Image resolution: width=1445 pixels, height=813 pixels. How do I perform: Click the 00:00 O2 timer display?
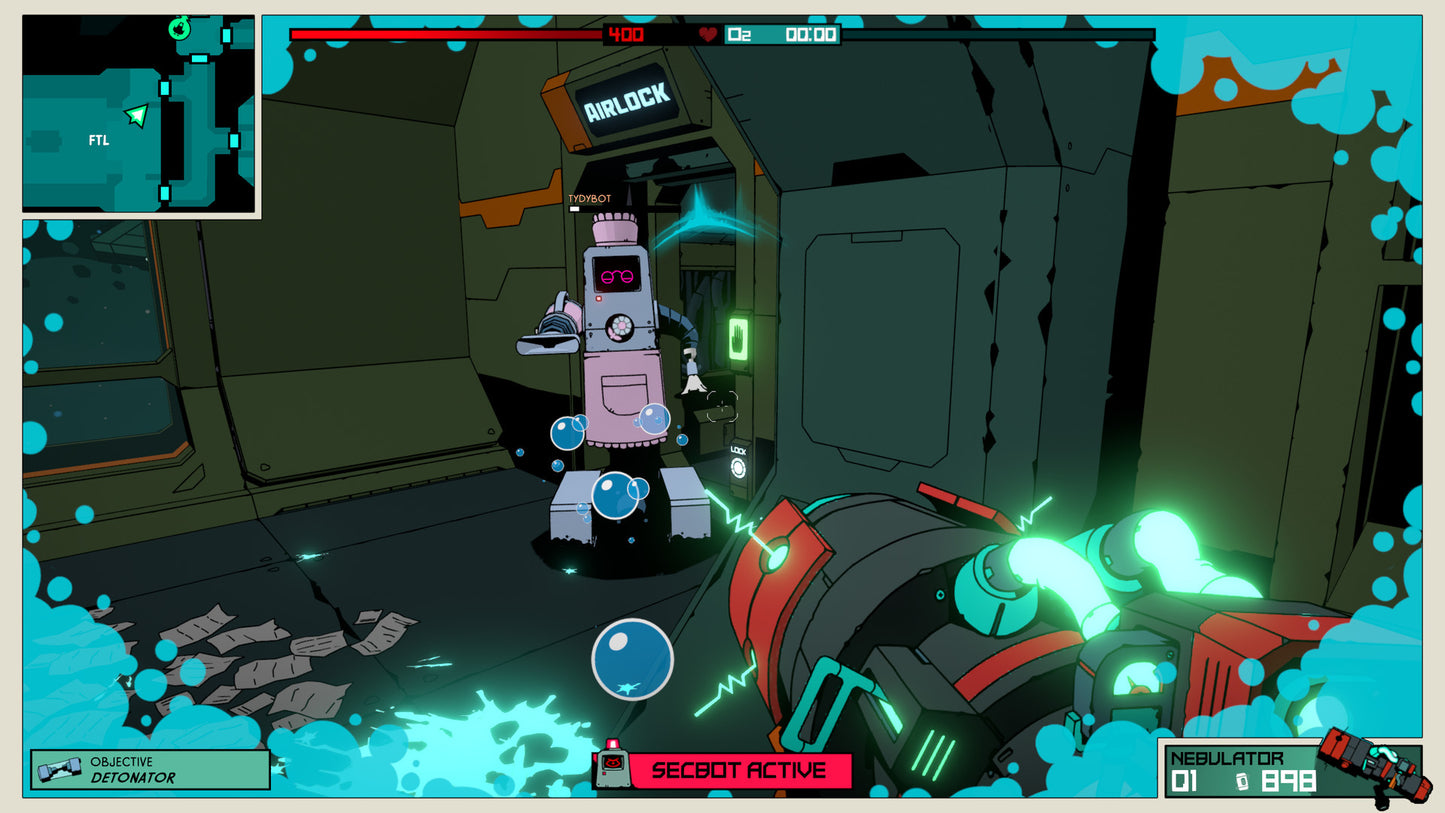coord(812,33)
